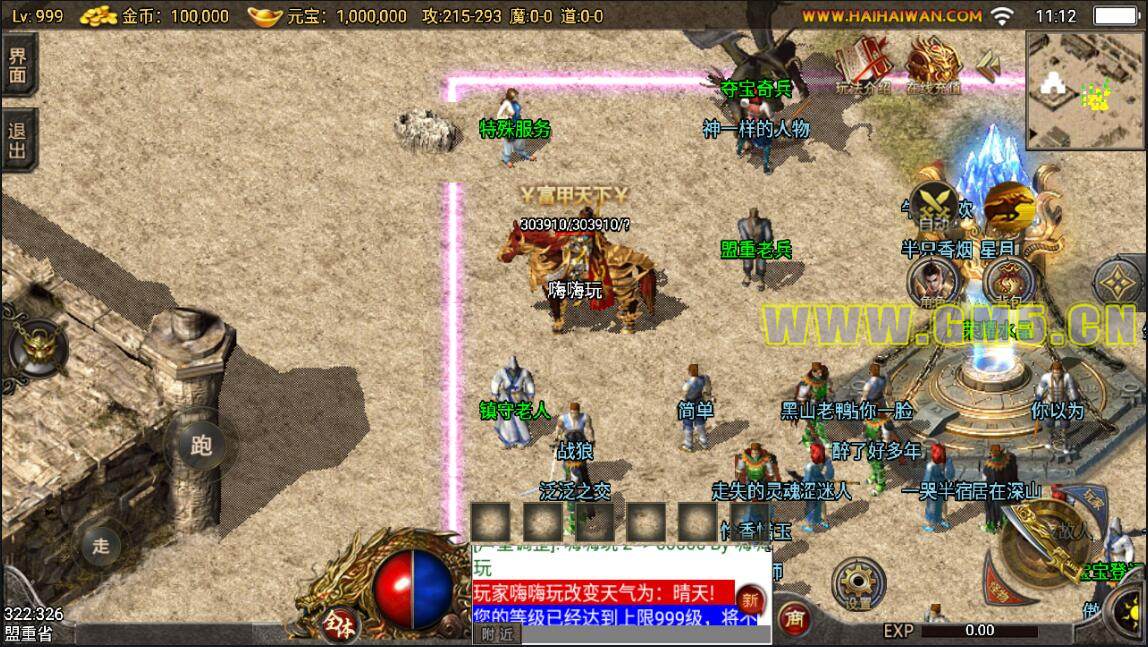Open the 玩法介绍 gameplay guide
This screenshot has width=1148, height=647.
click(861, 66)
